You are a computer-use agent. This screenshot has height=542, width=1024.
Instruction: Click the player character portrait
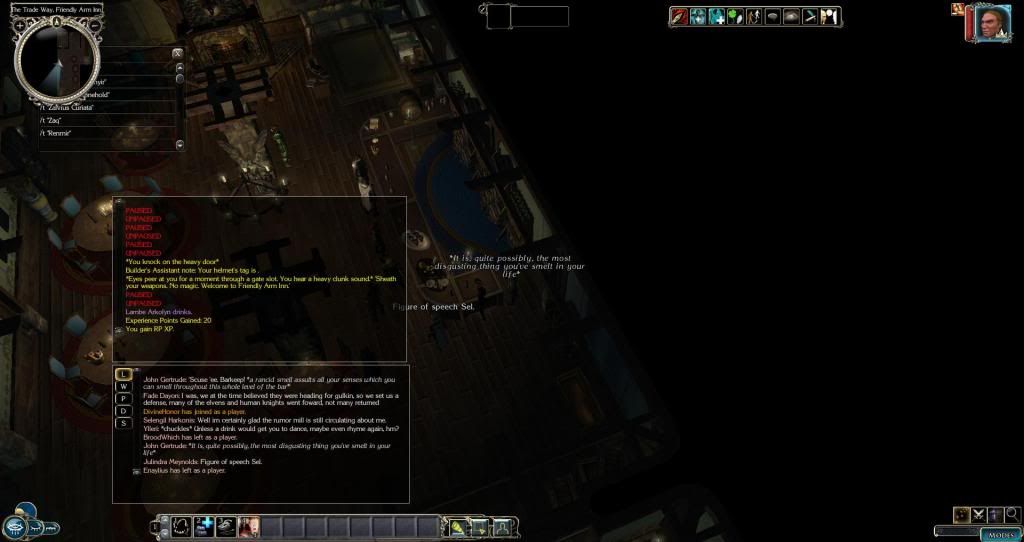point(987,23)
